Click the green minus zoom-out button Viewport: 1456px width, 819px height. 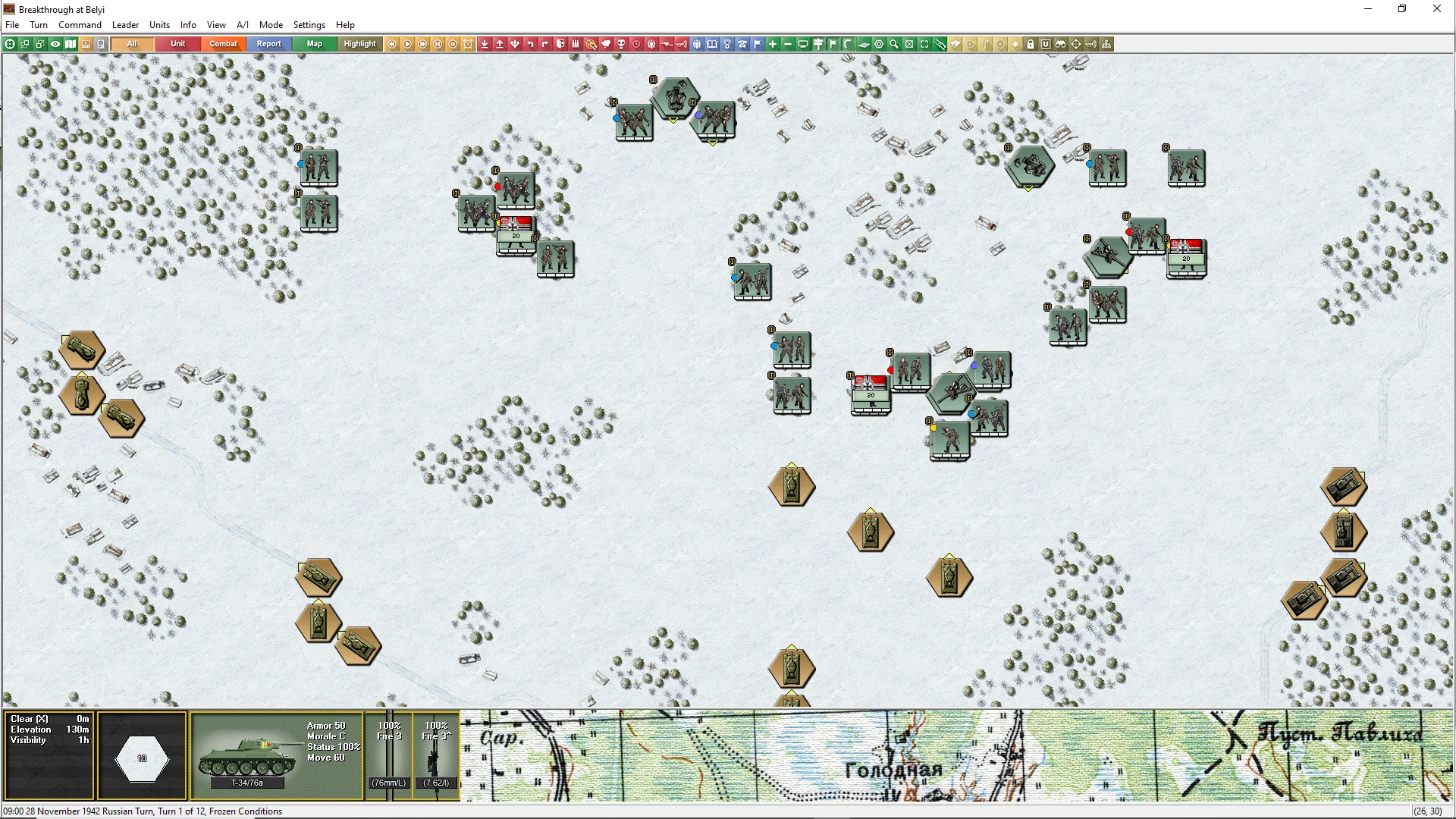tap(788, 44)
